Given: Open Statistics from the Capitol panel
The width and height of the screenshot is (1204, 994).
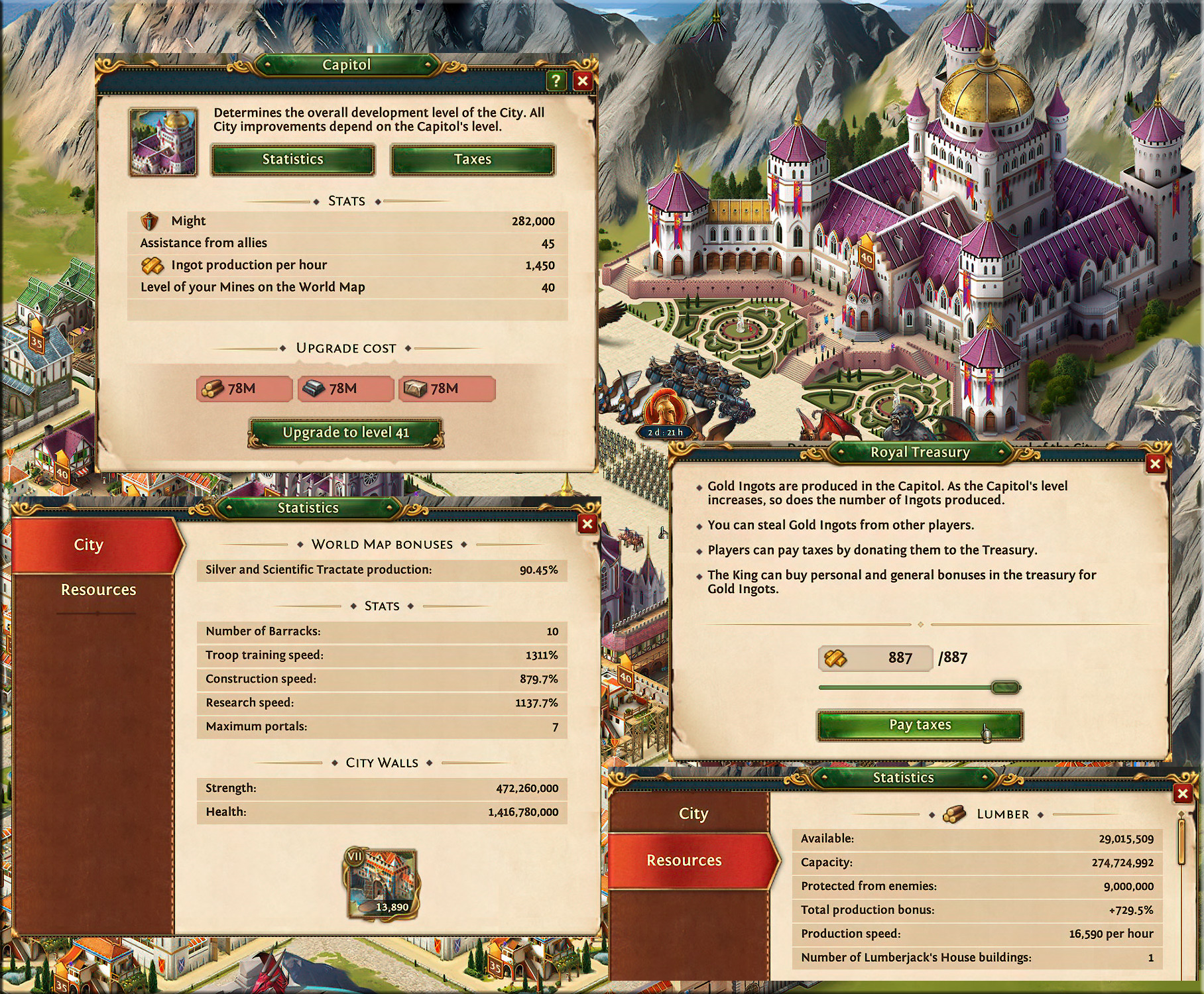Looking at the screenshot, I should click(292, 160).
